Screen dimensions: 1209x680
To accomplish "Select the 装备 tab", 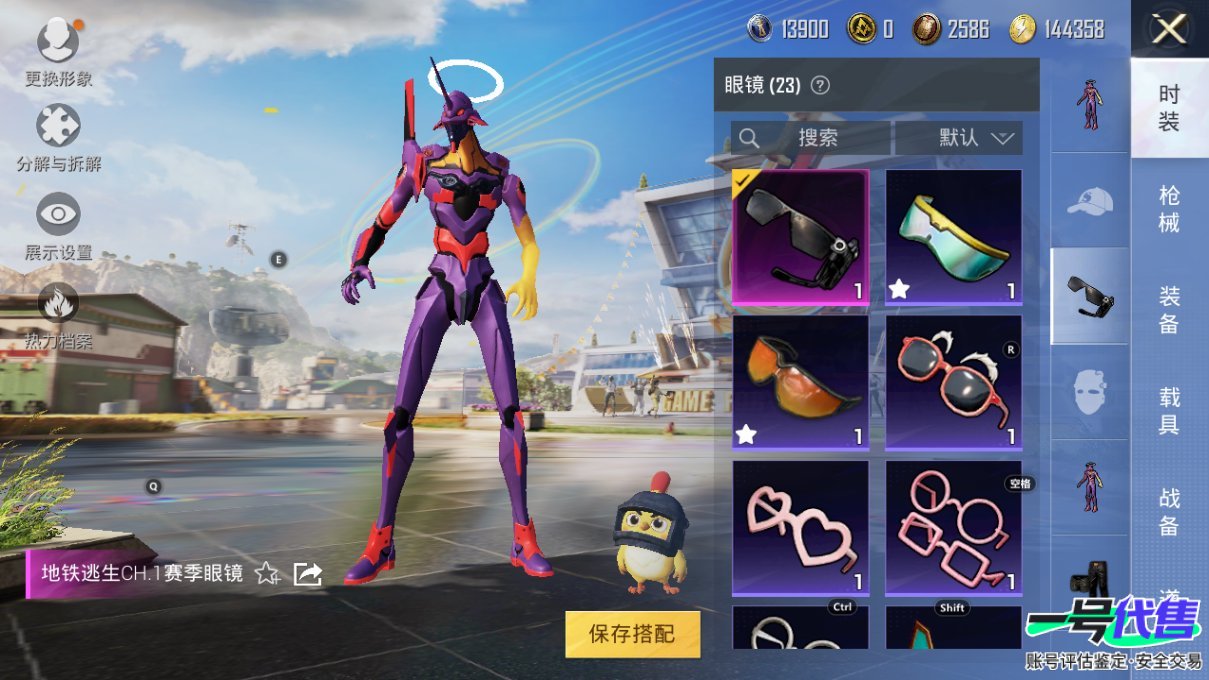I will tap(1168, 310).
